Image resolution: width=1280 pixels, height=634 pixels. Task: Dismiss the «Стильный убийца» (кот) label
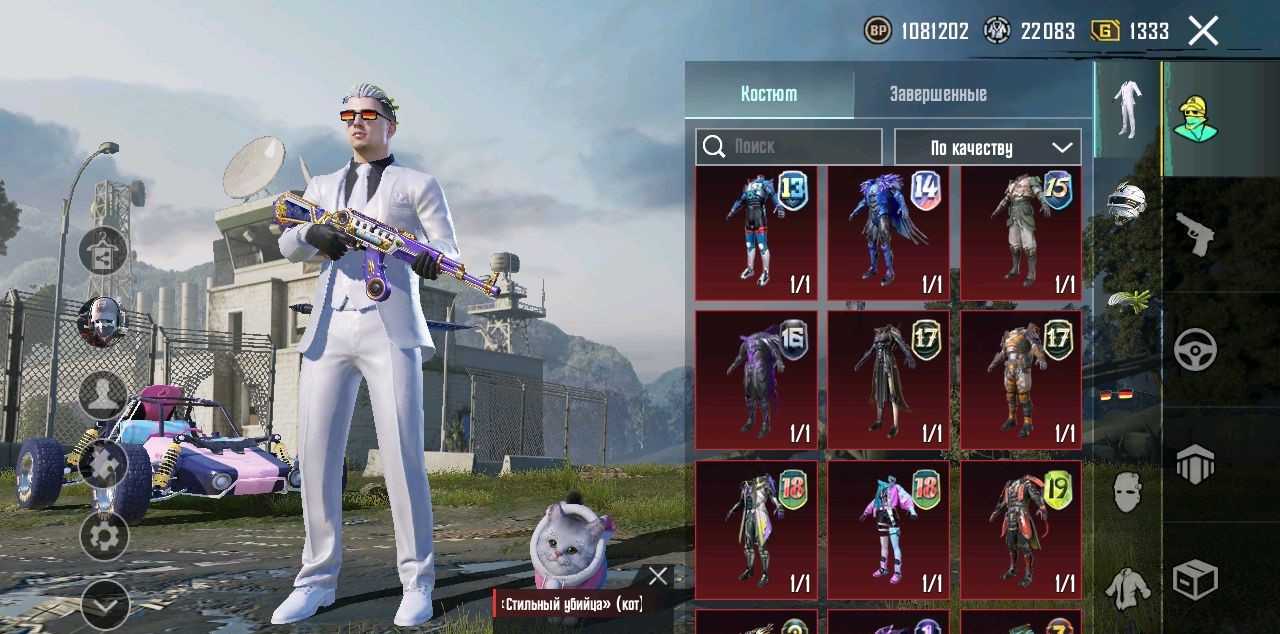click(657, 576)
